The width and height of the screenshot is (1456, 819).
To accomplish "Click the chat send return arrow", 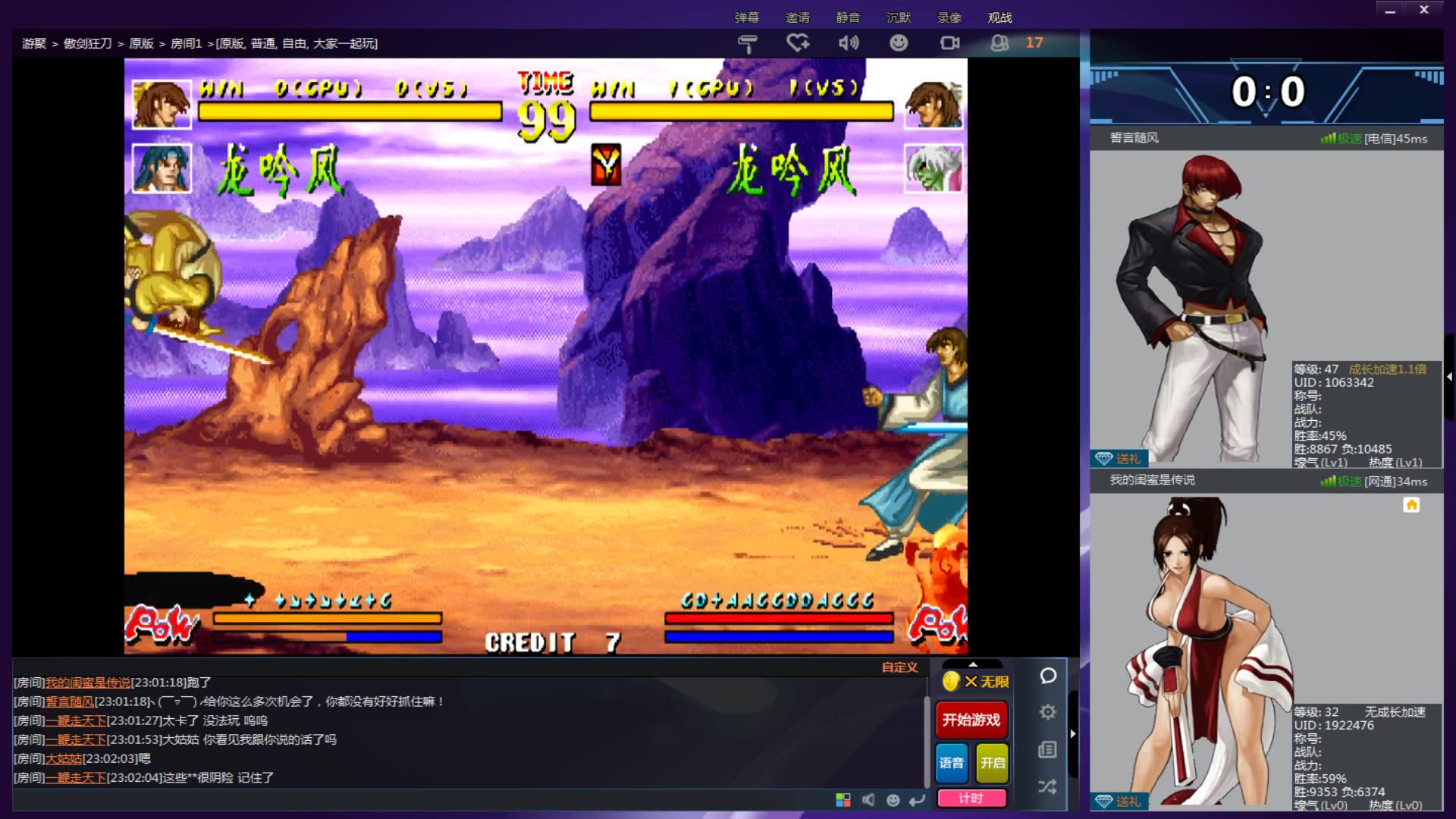I will point(918,800).
